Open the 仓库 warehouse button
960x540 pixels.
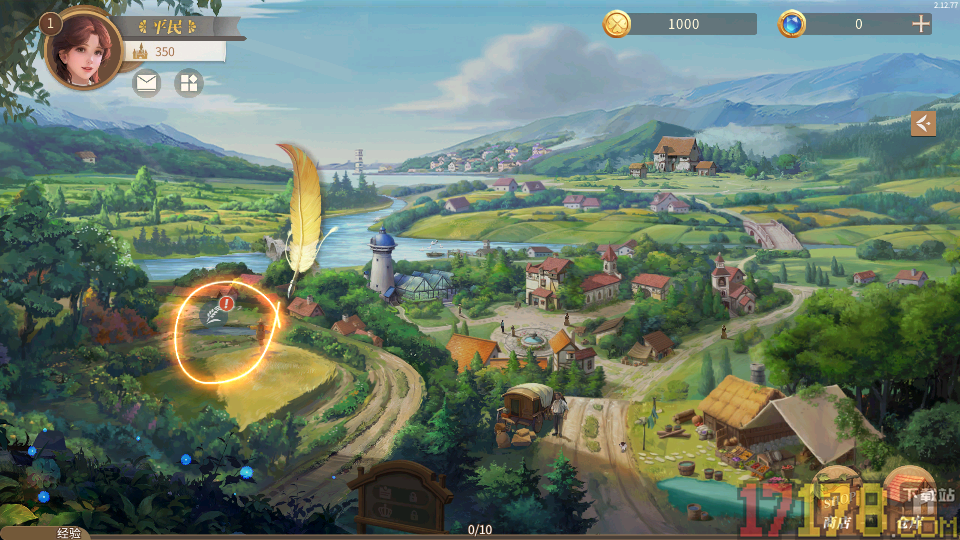point(908,495)
